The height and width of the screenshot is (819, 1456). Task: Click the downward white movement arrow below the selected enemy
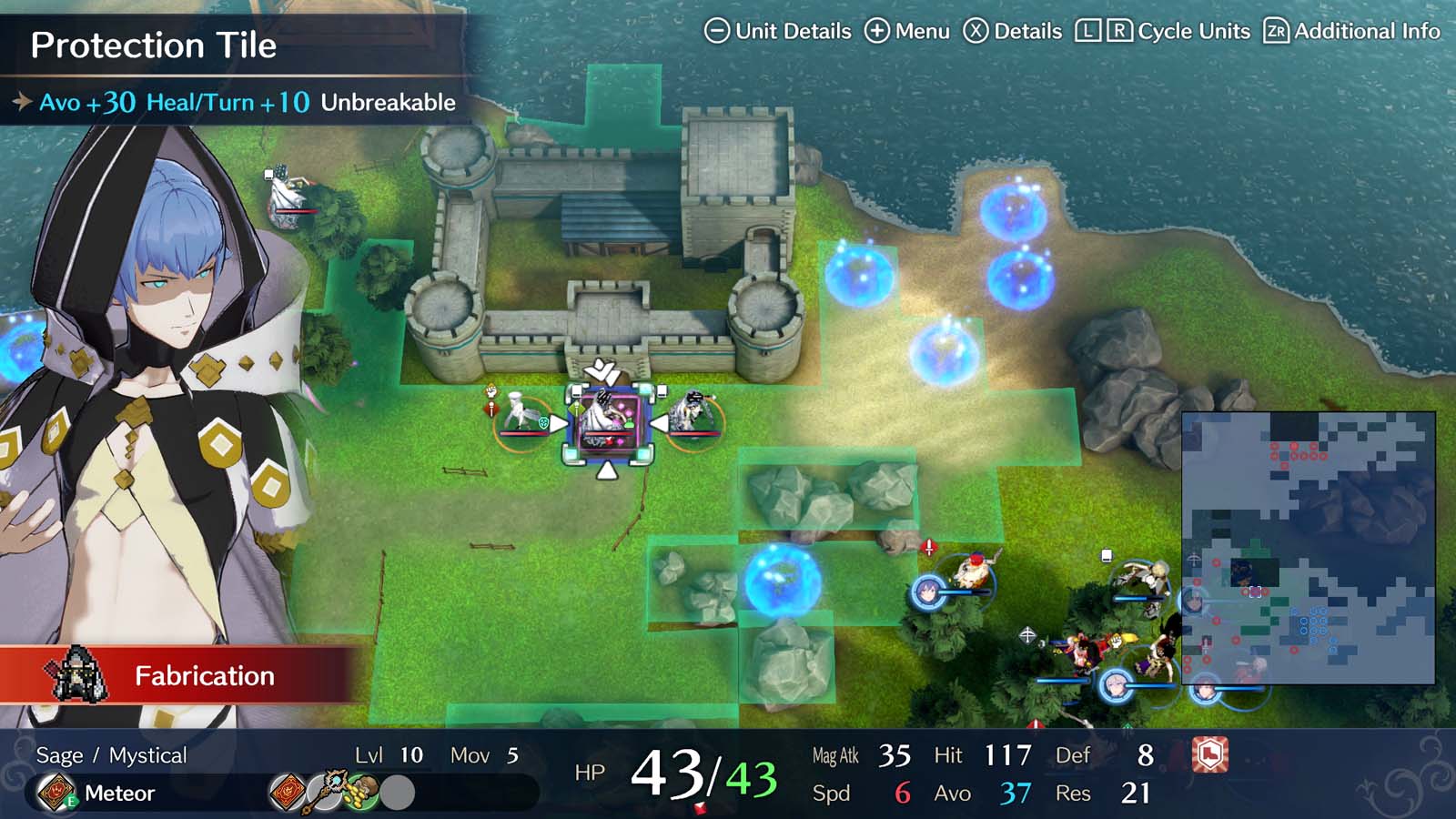tap(608, 469)
